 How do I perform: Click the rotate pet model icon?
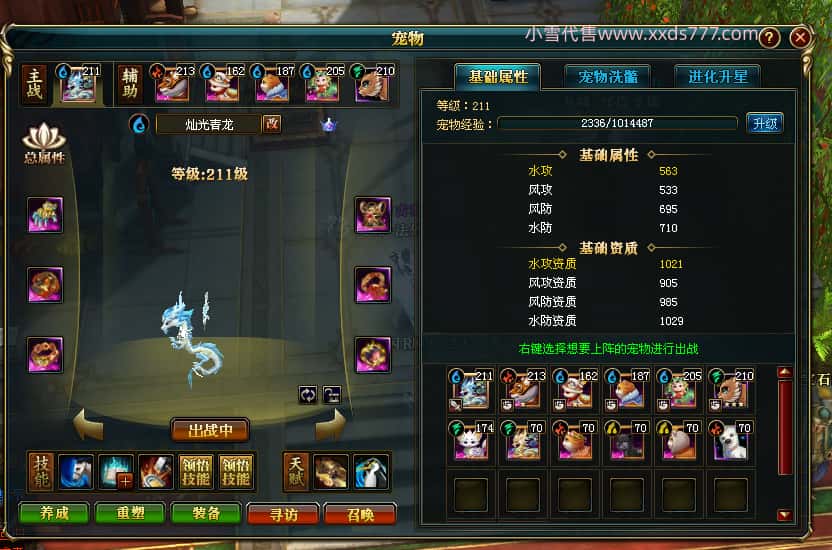click(308, 394)
